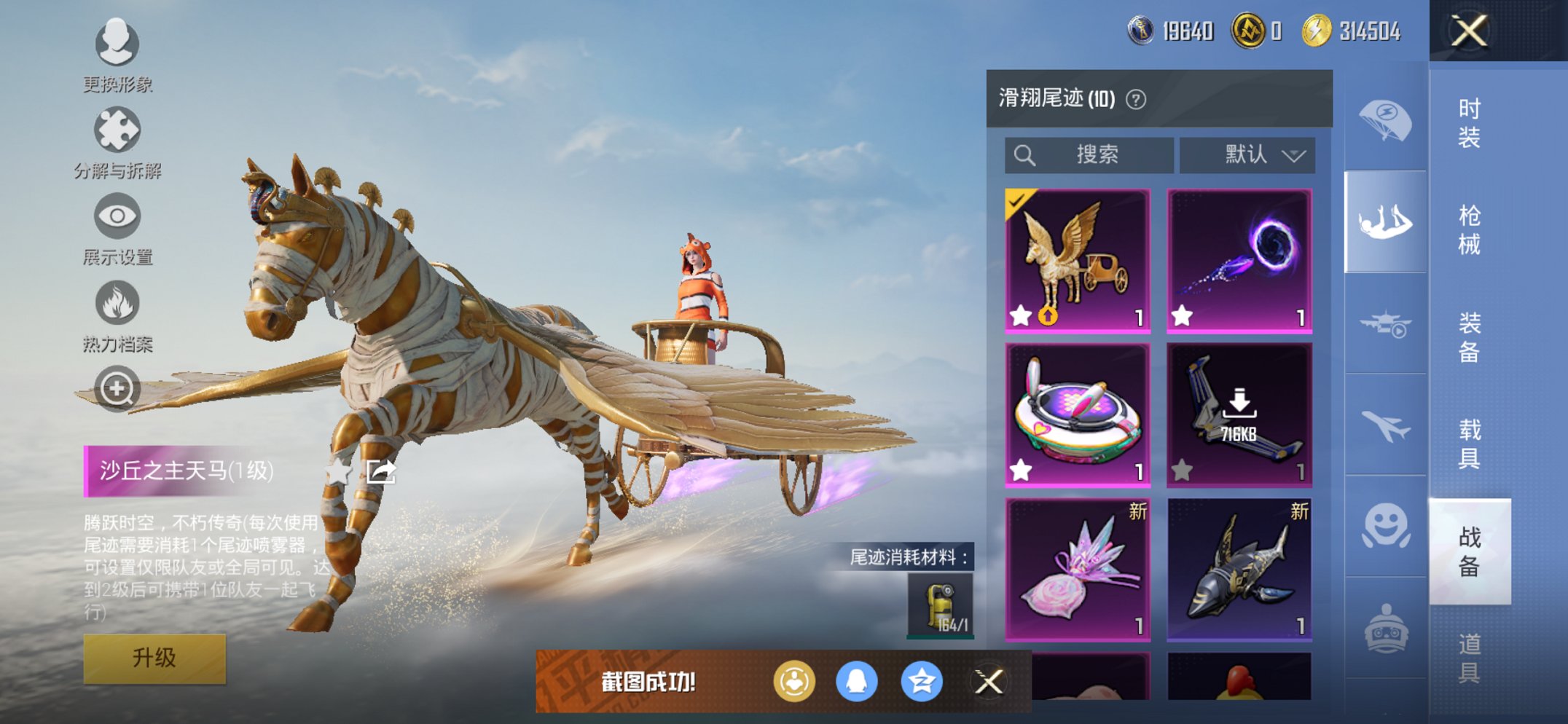
Task: Open the 默认 sorting dropdown
Action: [1247, 154]
